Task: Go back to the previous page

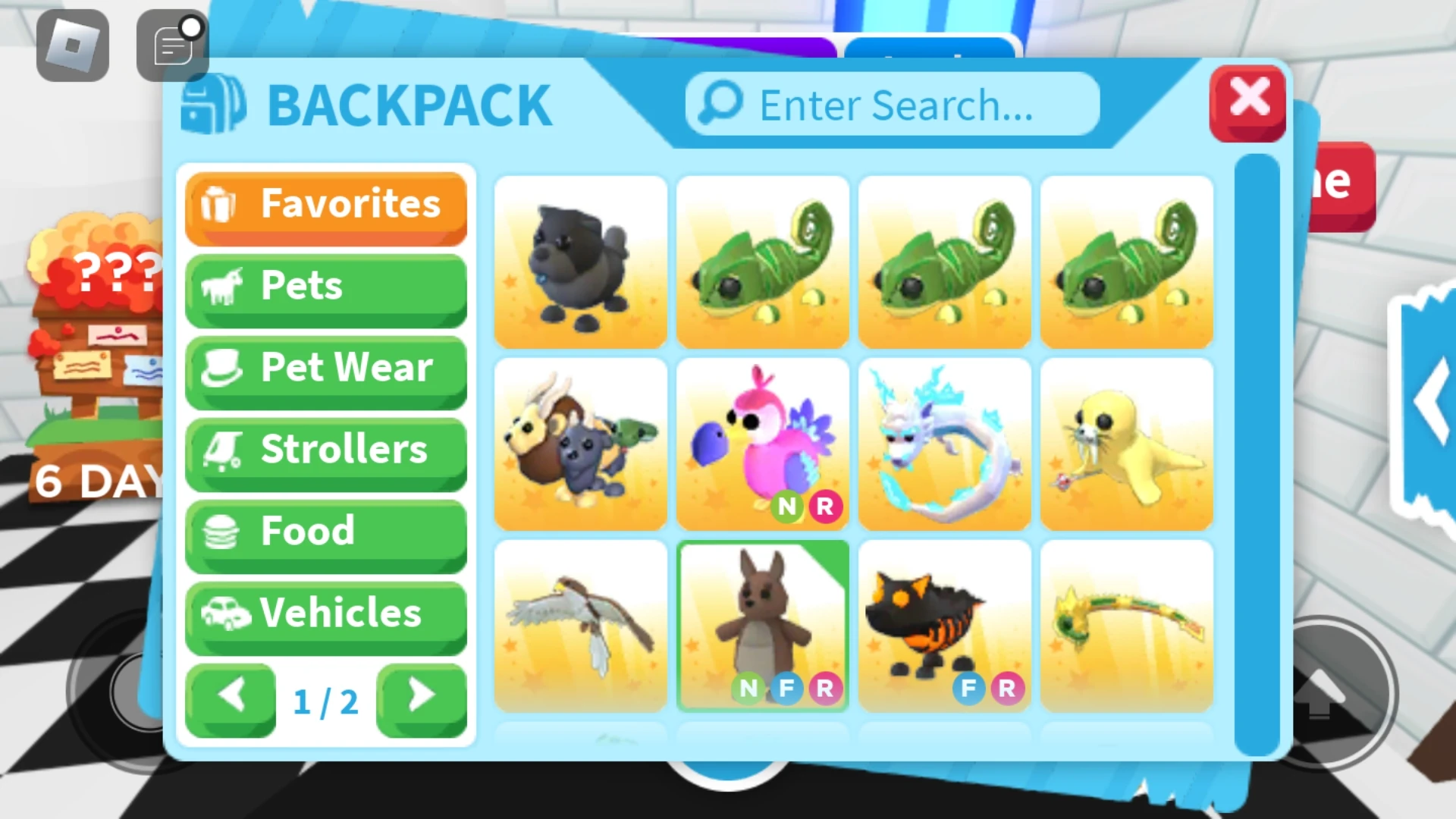Action: (231, 695)
